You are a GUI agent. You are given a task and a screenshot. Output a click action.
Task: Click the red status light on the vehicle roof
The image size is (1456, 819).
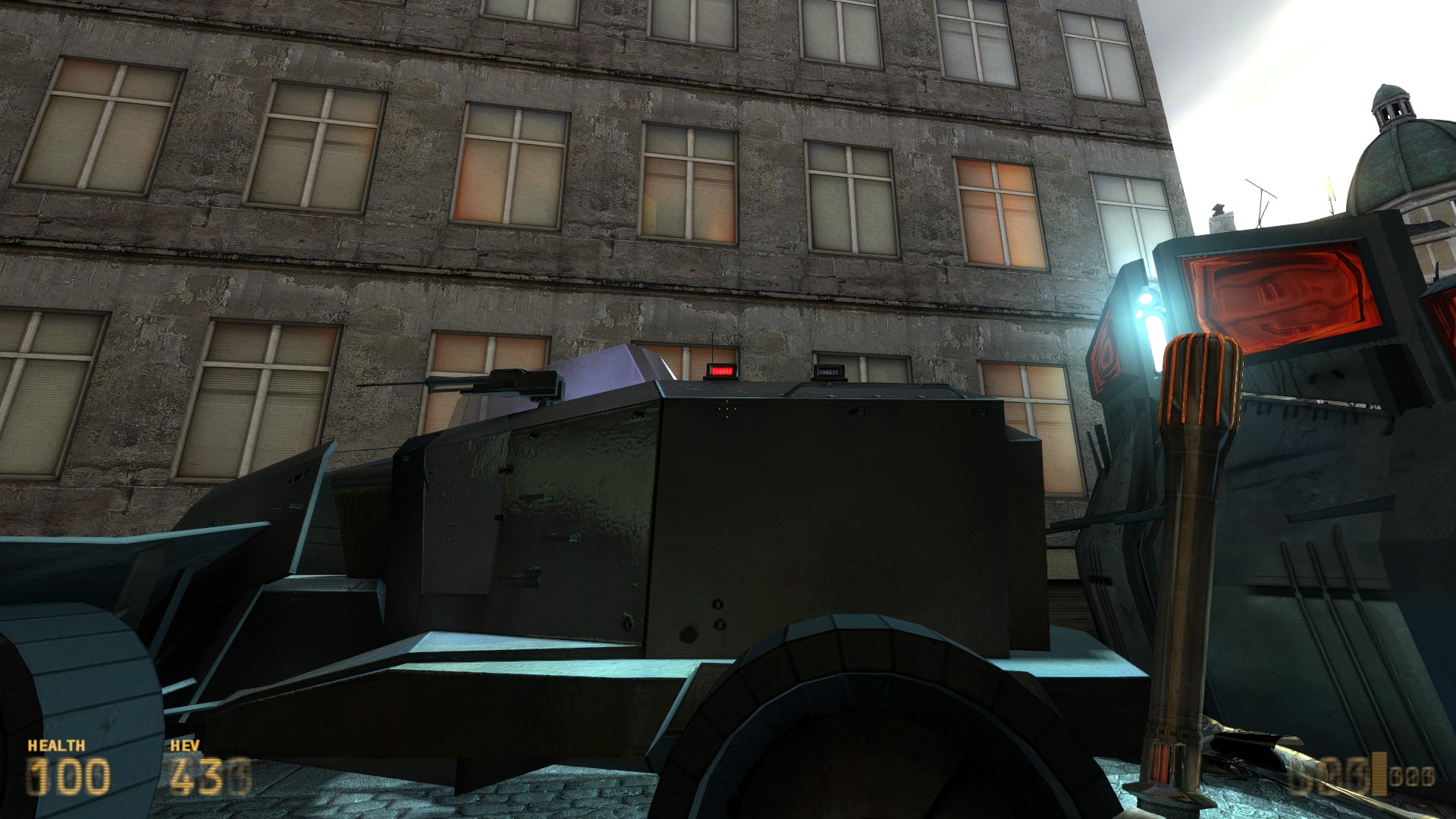723,371
